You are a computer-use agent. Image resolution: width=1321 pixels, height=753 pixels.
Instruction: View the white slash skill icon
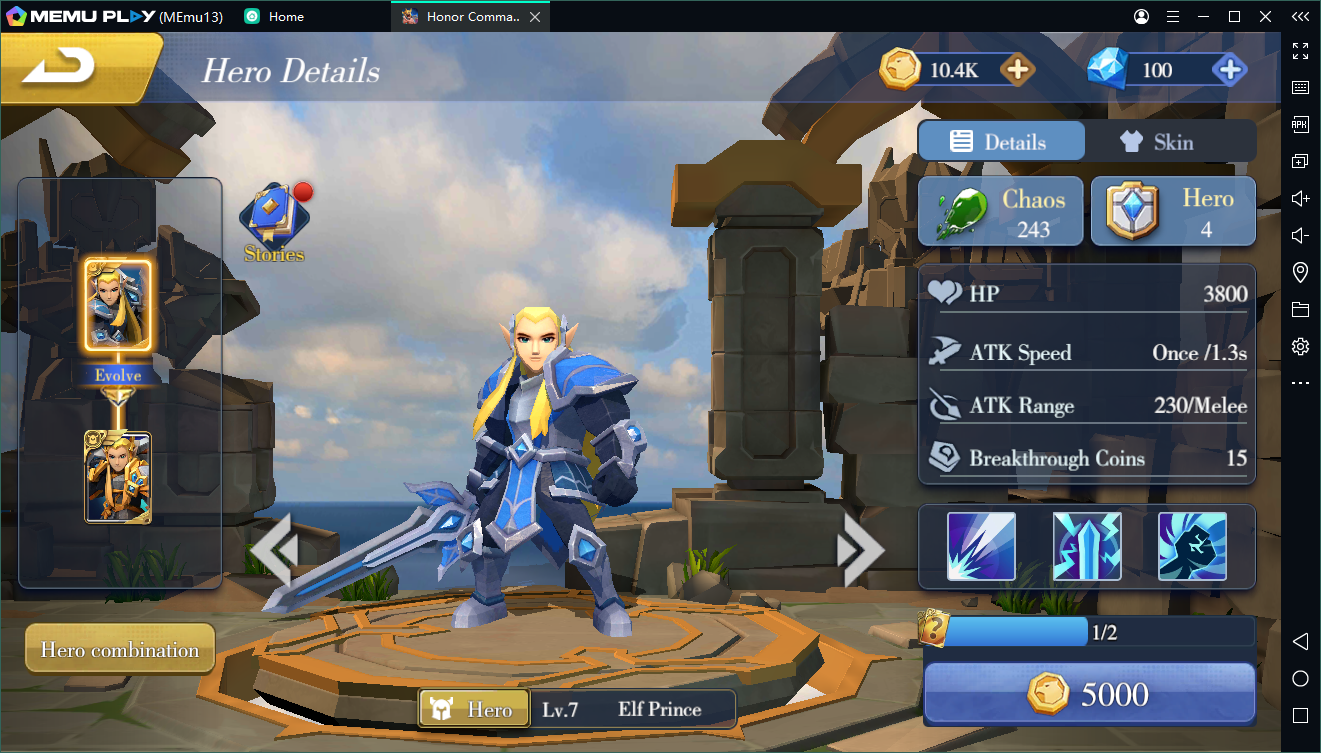(x=981, y=546)
